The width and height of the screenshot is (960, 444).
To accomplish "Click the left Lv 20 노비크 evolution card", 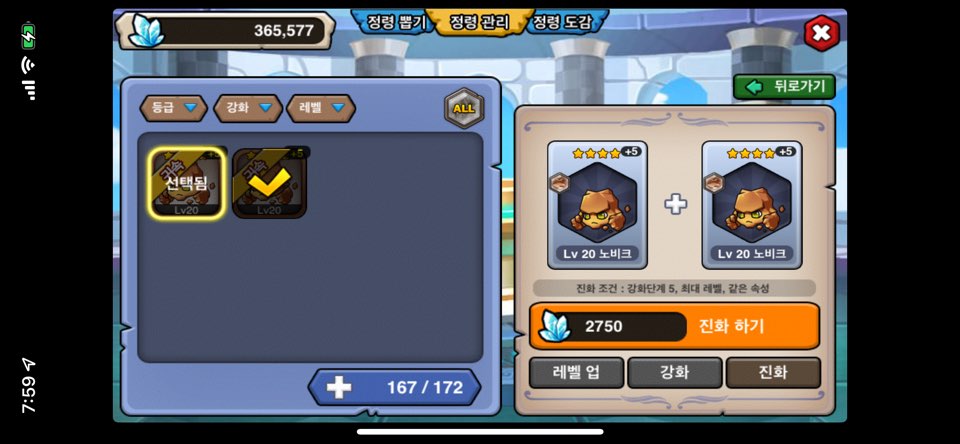I will coord(597,205).
